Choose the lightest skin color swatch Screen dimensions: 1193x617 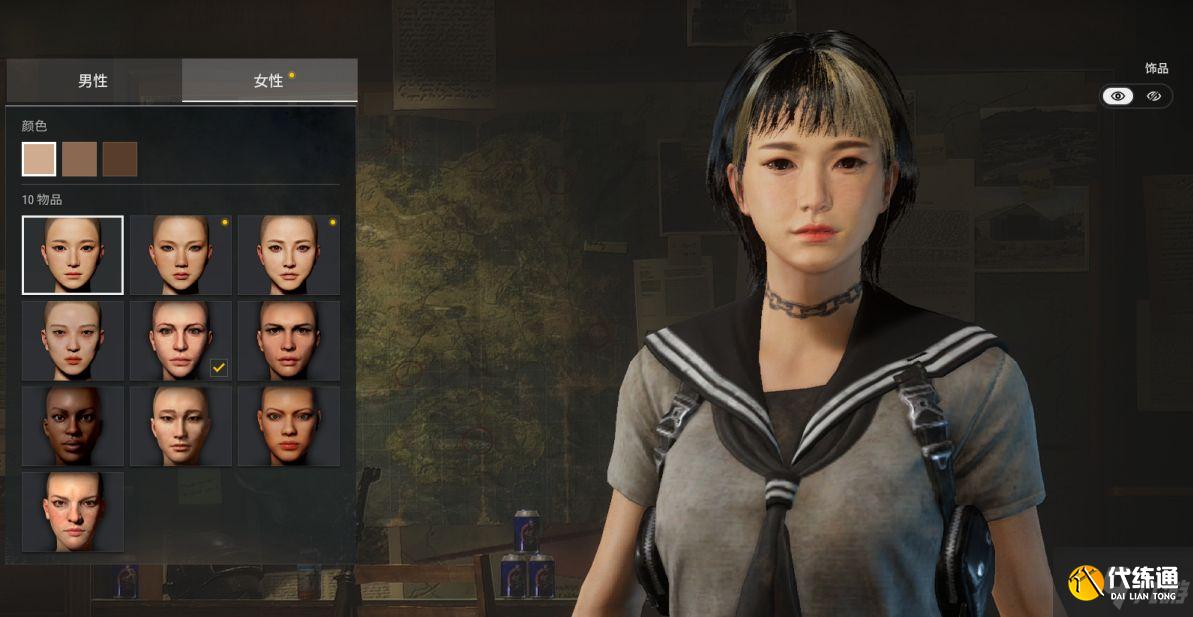tap(39, 159)
